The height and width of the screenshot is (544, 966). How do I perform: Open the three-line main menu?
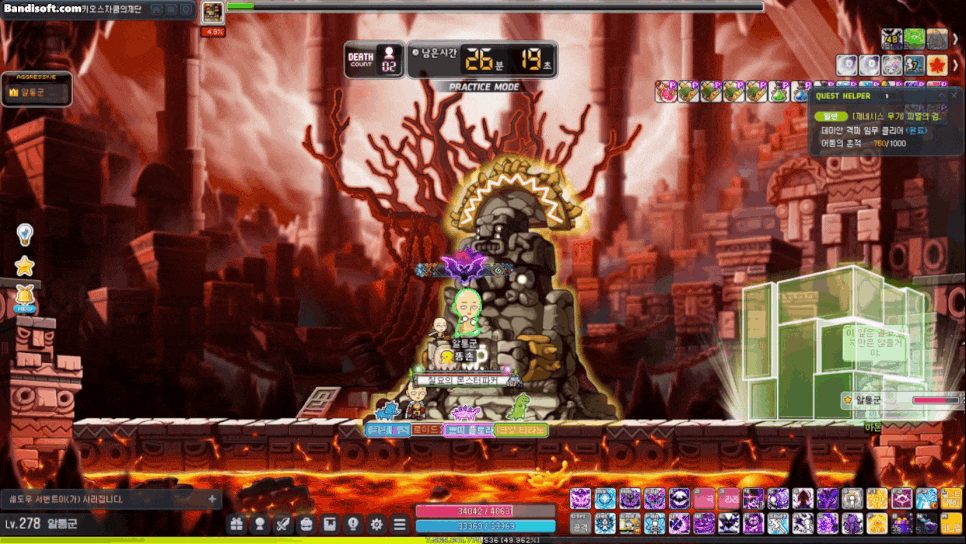(399, 523)
